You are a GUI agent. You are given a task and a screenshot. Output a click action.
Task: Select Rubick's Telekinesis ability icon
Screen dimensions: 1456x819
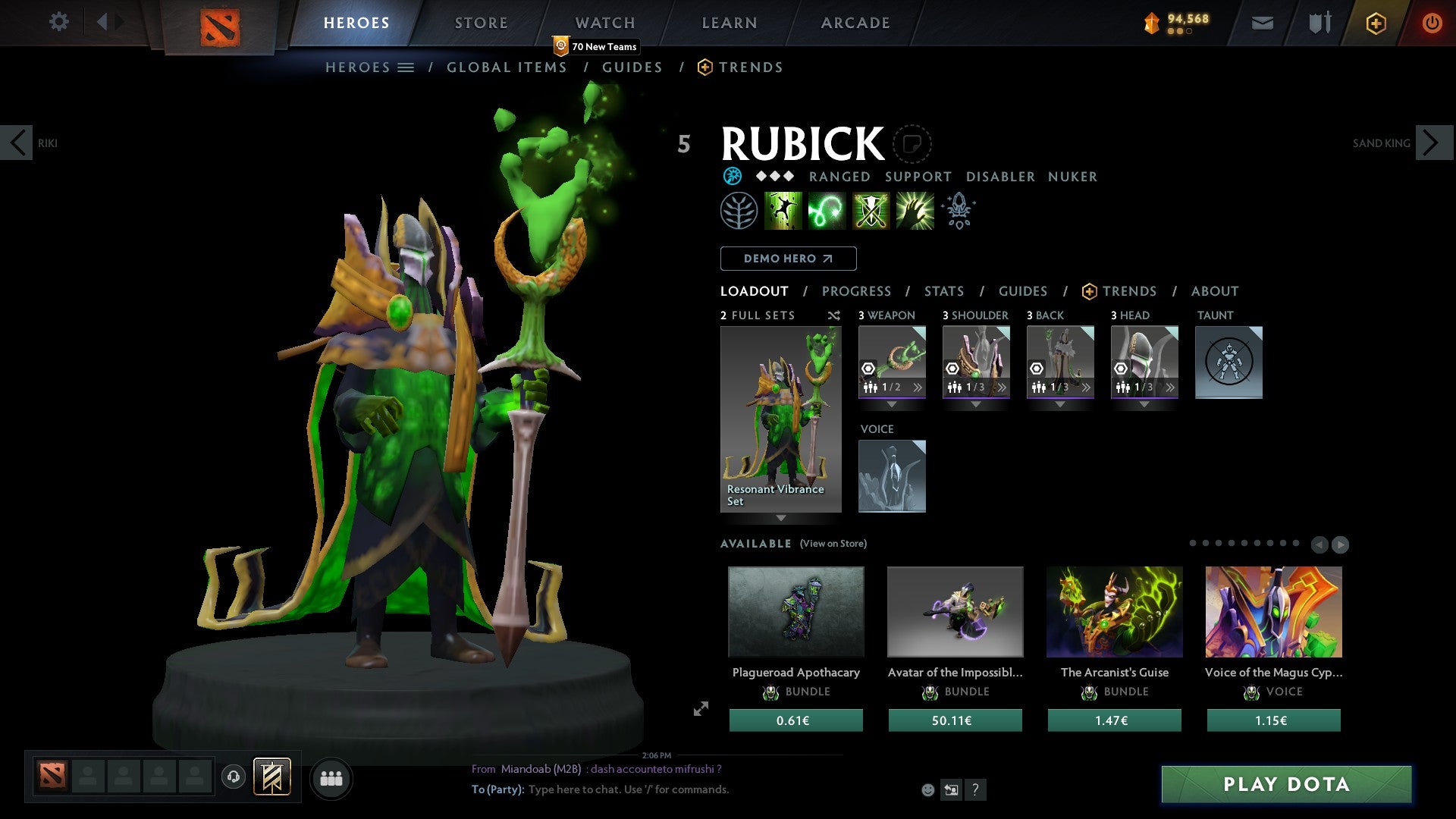[783, 211]
